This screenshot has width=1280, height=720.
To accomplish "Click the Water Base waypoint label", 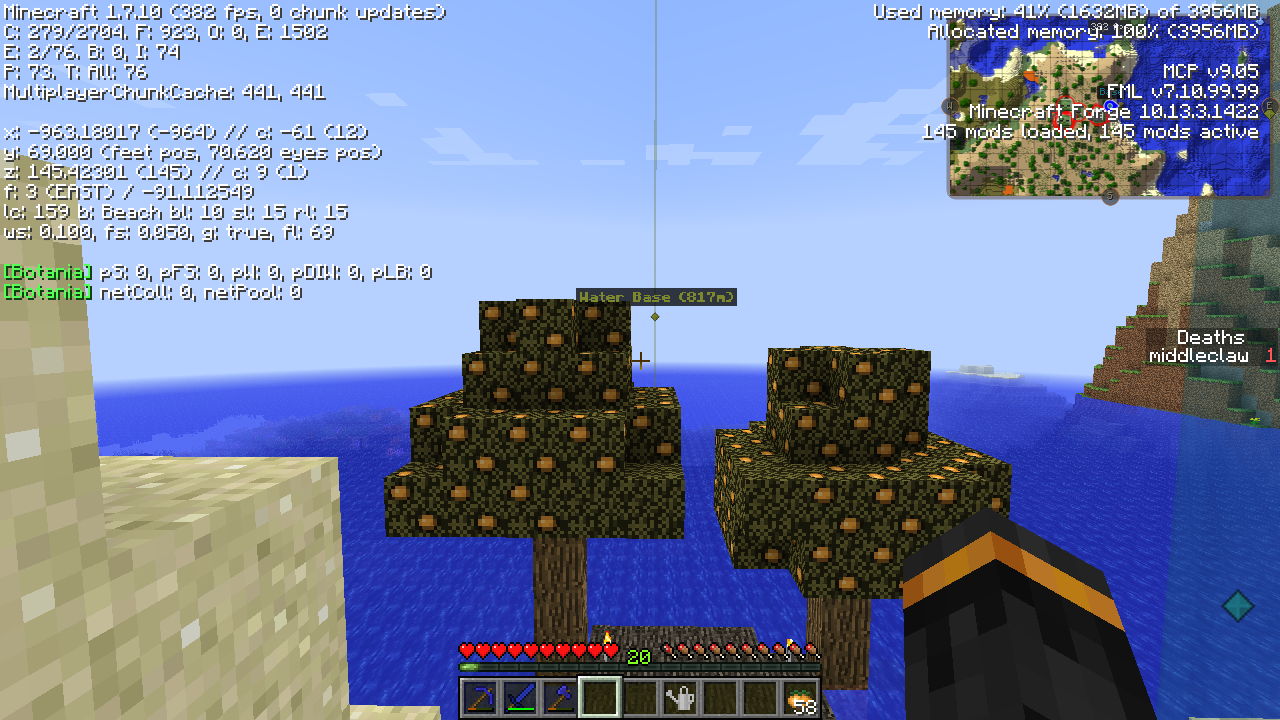I will pyautogui.click(x=656, y=297).
